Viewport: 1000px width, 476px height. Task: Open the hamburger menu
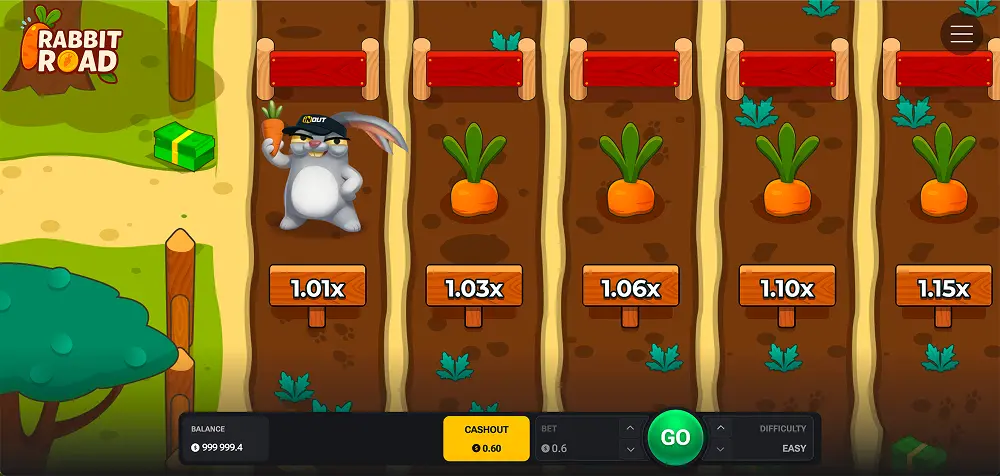962,35
